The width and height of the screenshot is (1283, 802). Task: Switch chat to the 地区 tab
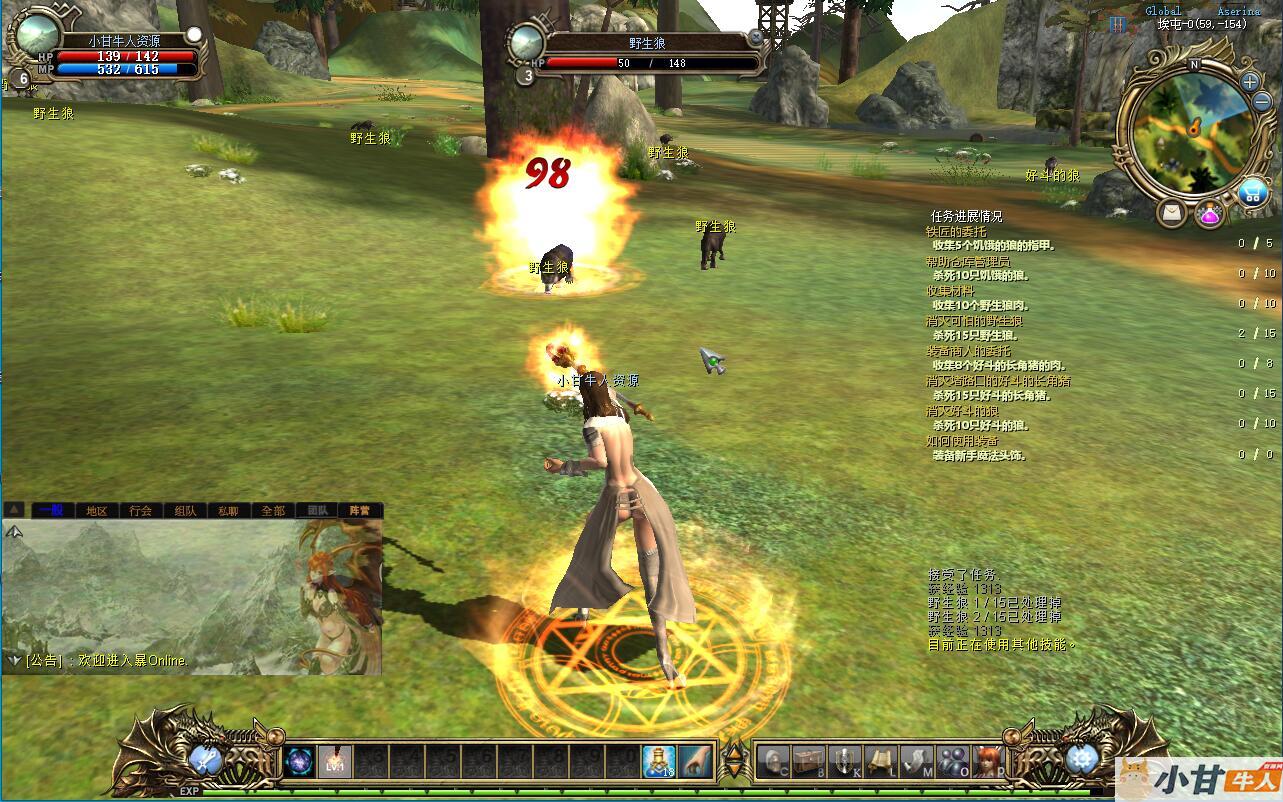coord(96,511)
